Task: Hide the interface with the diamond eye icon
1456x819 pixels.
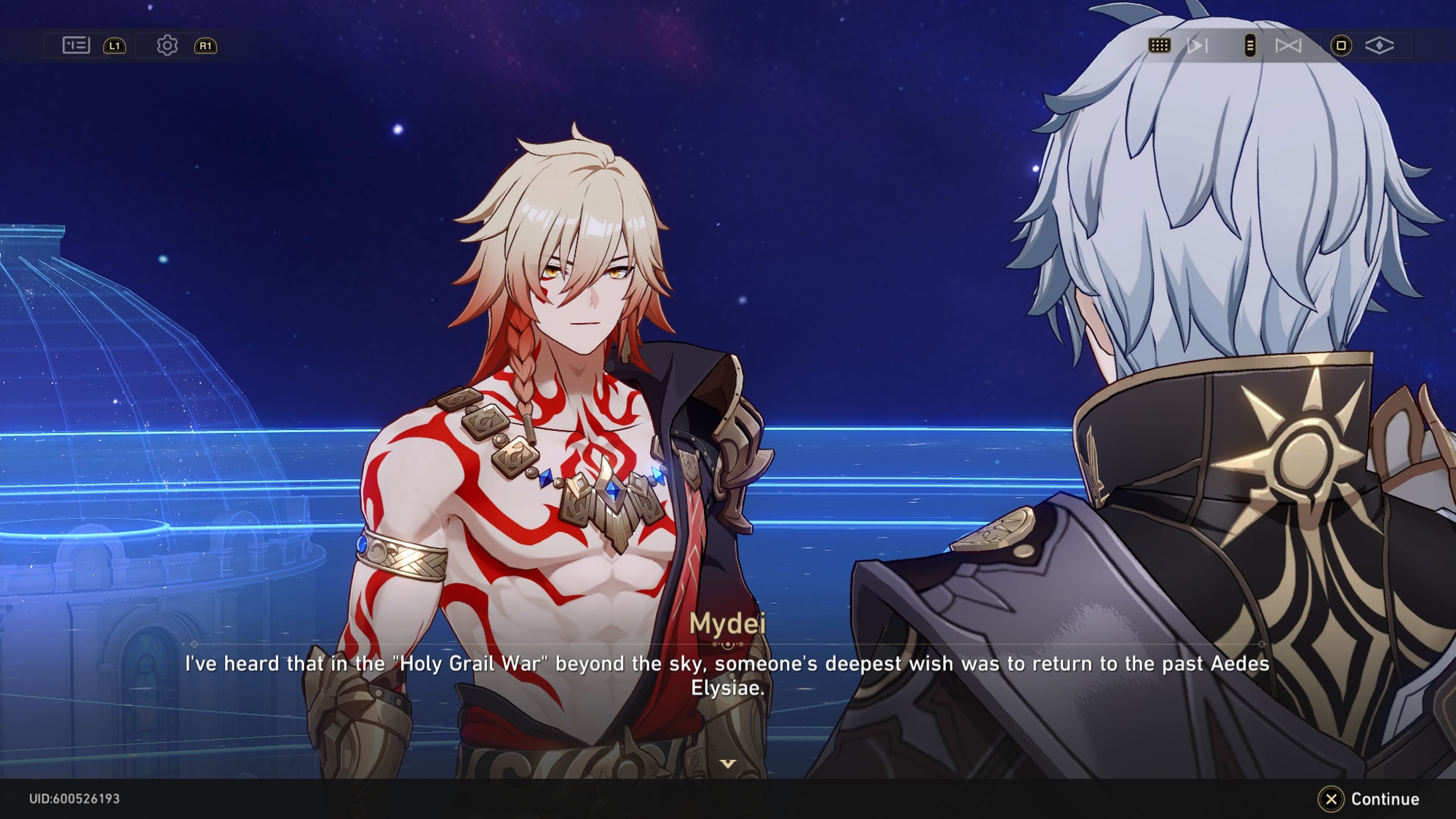Action: click(x=1379, y=46)
